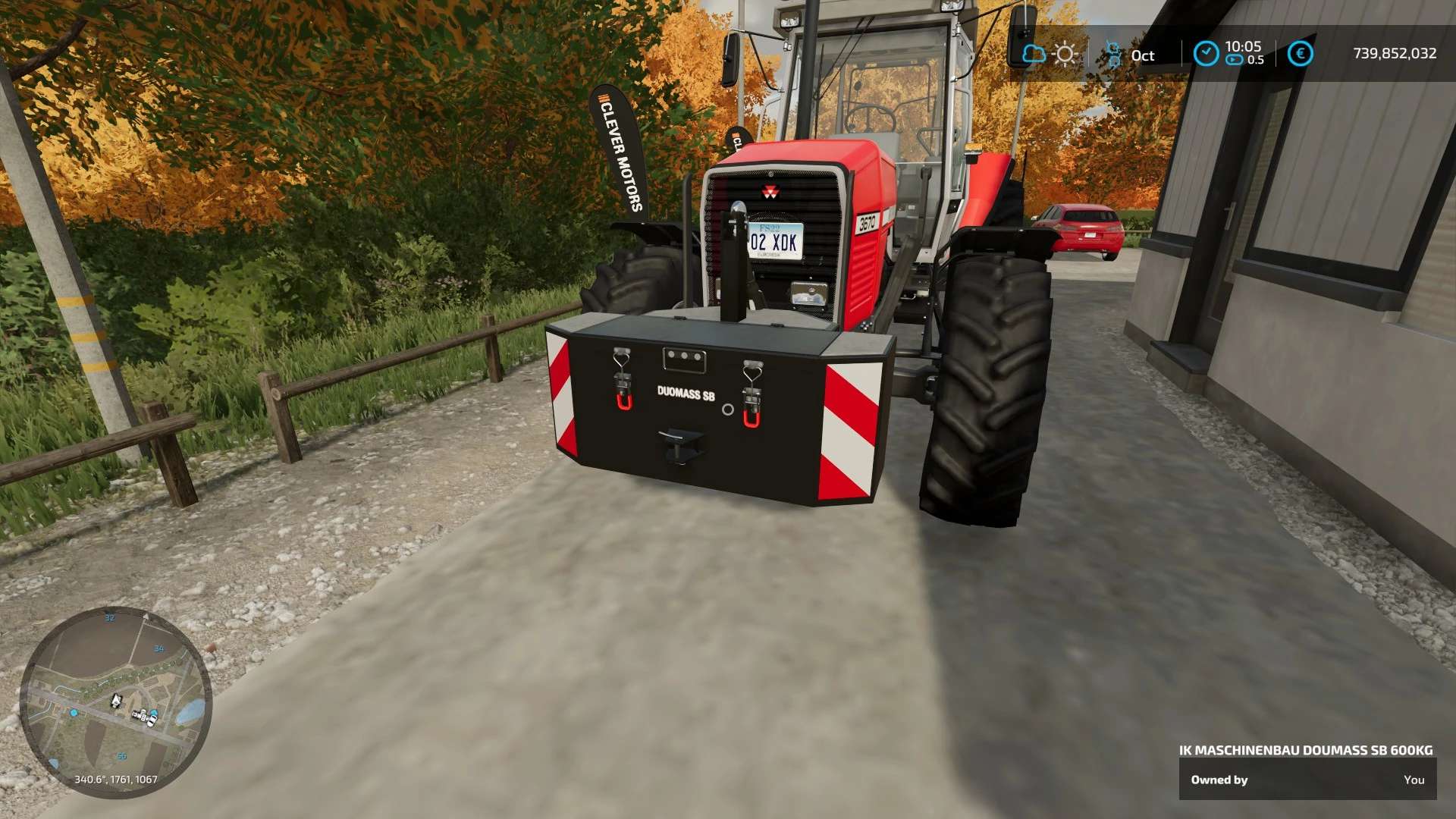Click the blue clock icon

tap(1206, 53)
